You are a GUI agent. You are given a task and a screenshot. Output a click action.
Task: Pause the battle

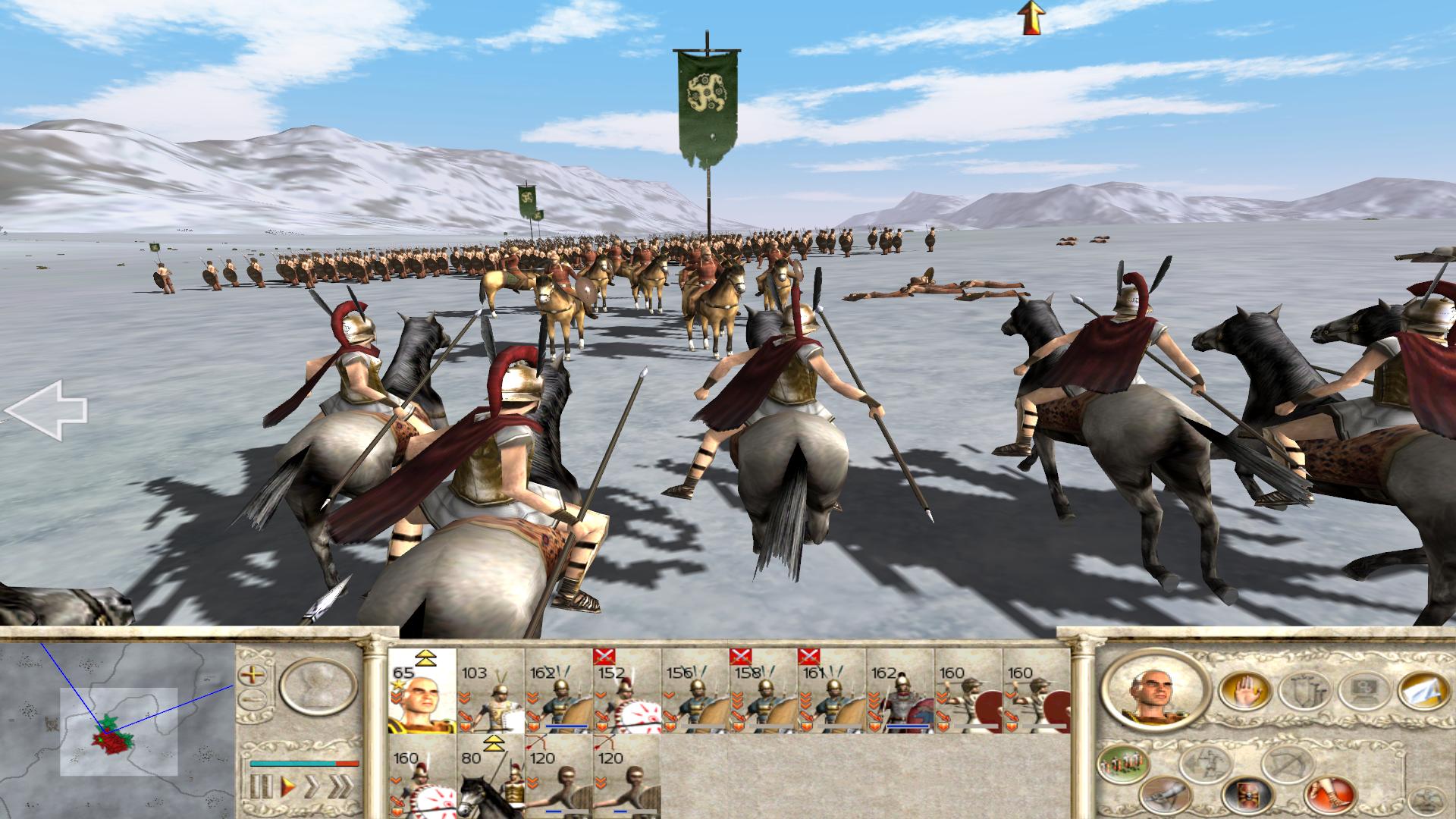pyautogui.click(x=259, y=786)
